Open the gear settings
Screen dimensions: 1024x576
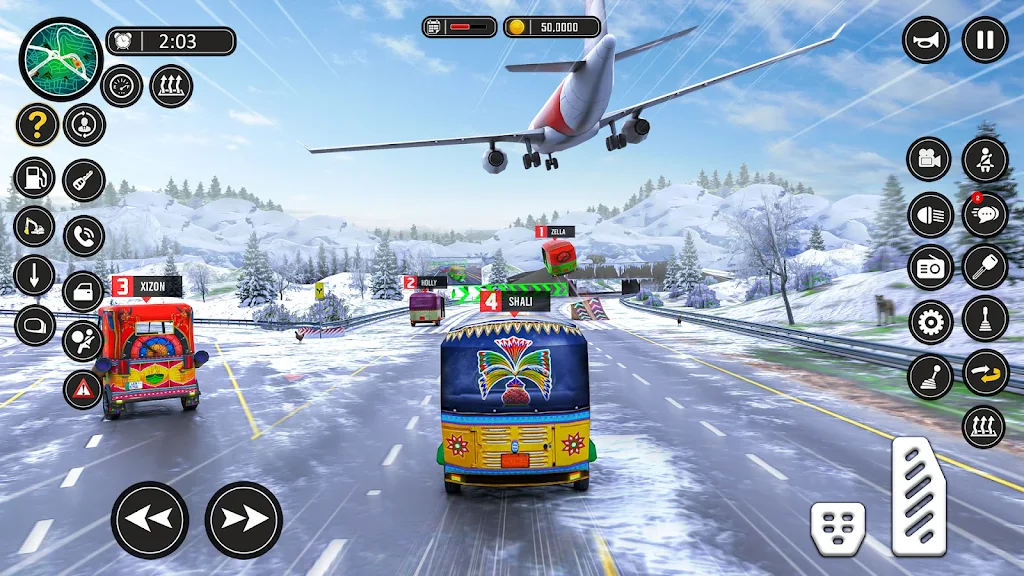pos(930,322)
